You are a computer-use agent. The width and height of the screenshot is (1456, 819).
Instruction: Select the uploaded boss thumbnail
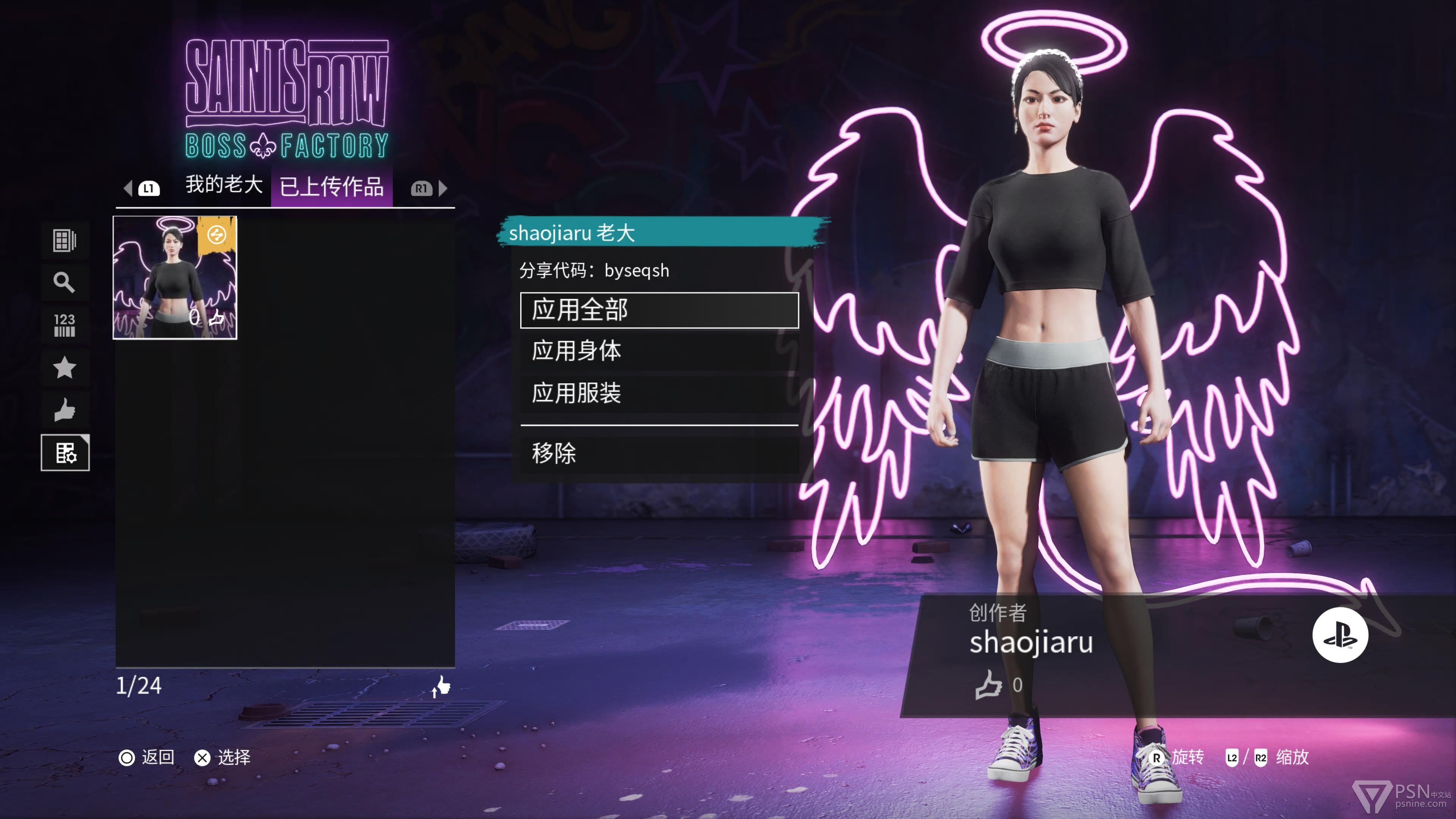(x=175, y=278)
